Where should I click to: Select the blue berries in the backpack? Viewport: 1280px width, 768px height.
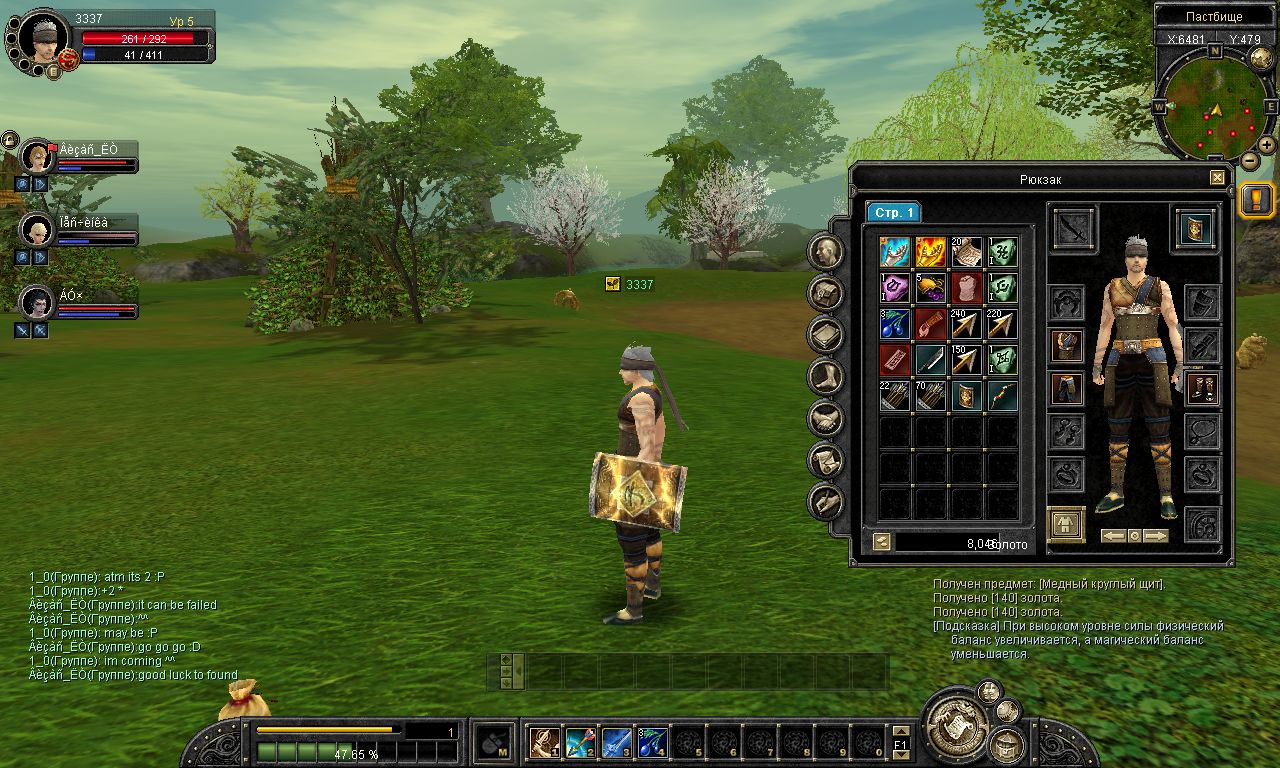(x=894, y=324)
